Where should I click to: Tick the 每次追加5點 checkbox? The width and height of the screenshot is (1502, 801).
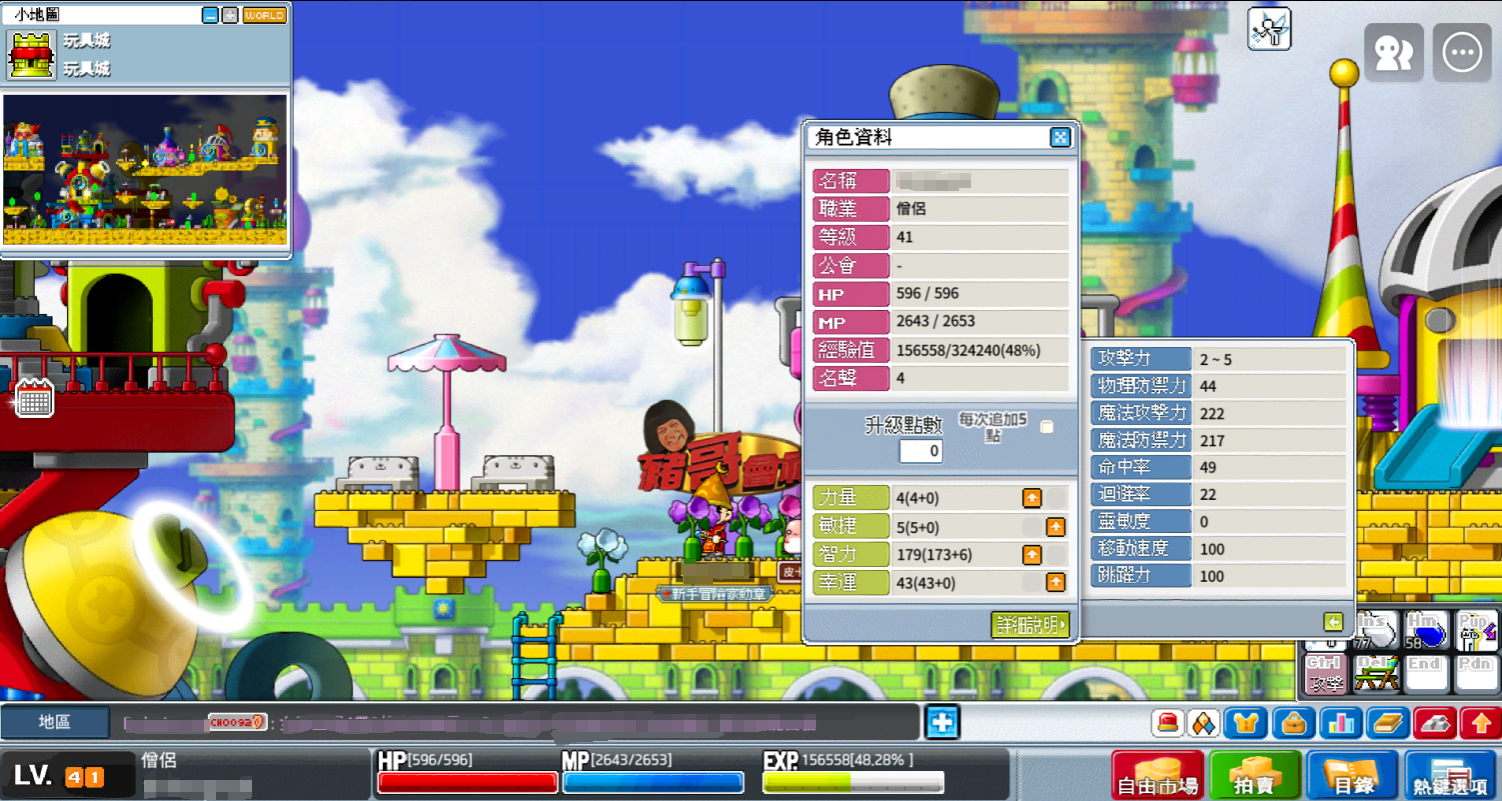(x=1046, y=427)
